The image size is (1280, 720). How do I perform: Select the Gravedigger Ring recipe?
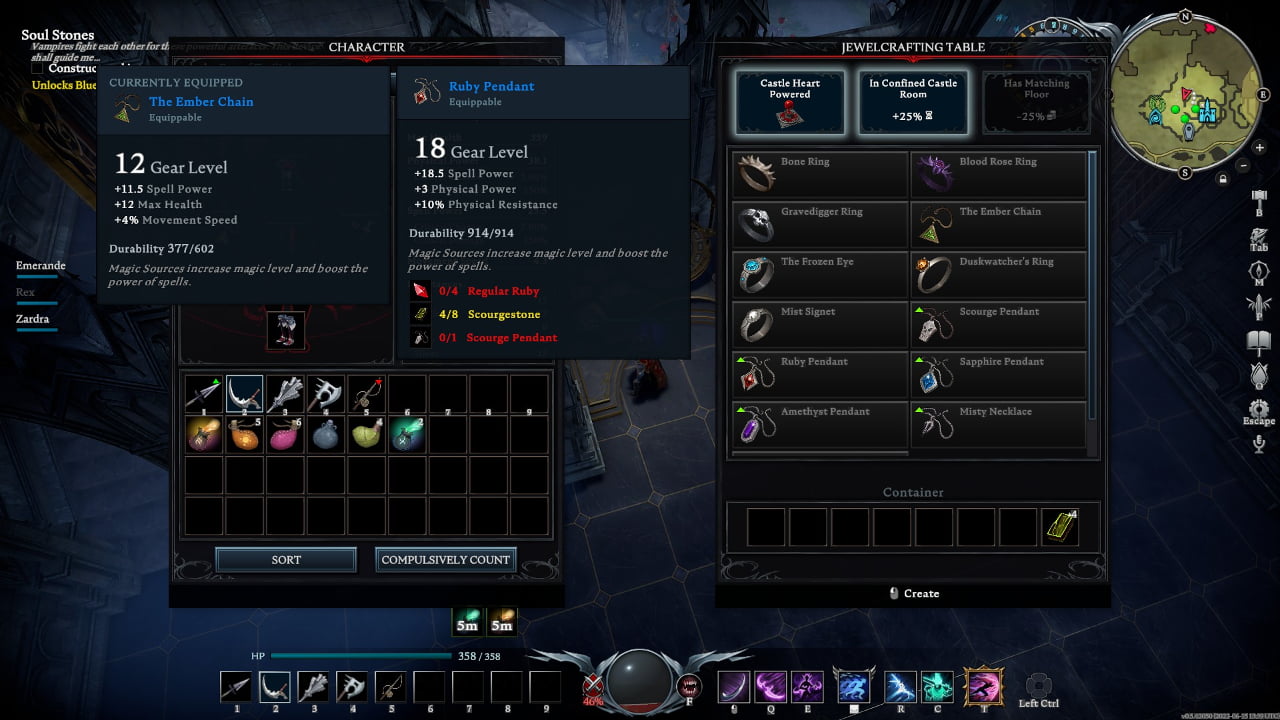[x=820, y=225]
